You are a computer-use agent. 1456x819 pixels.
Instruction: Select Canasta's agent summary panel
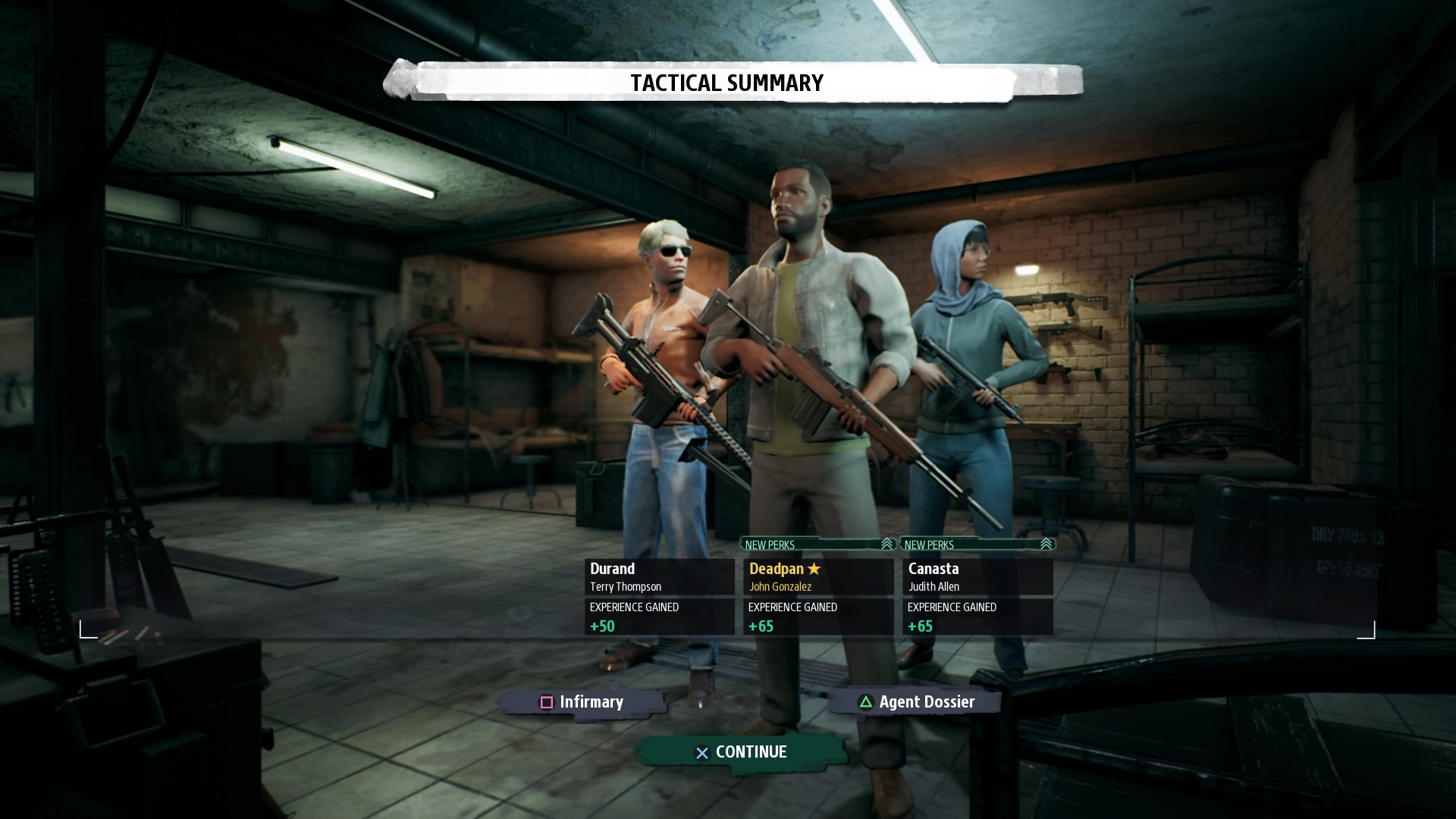coord(978,596)
